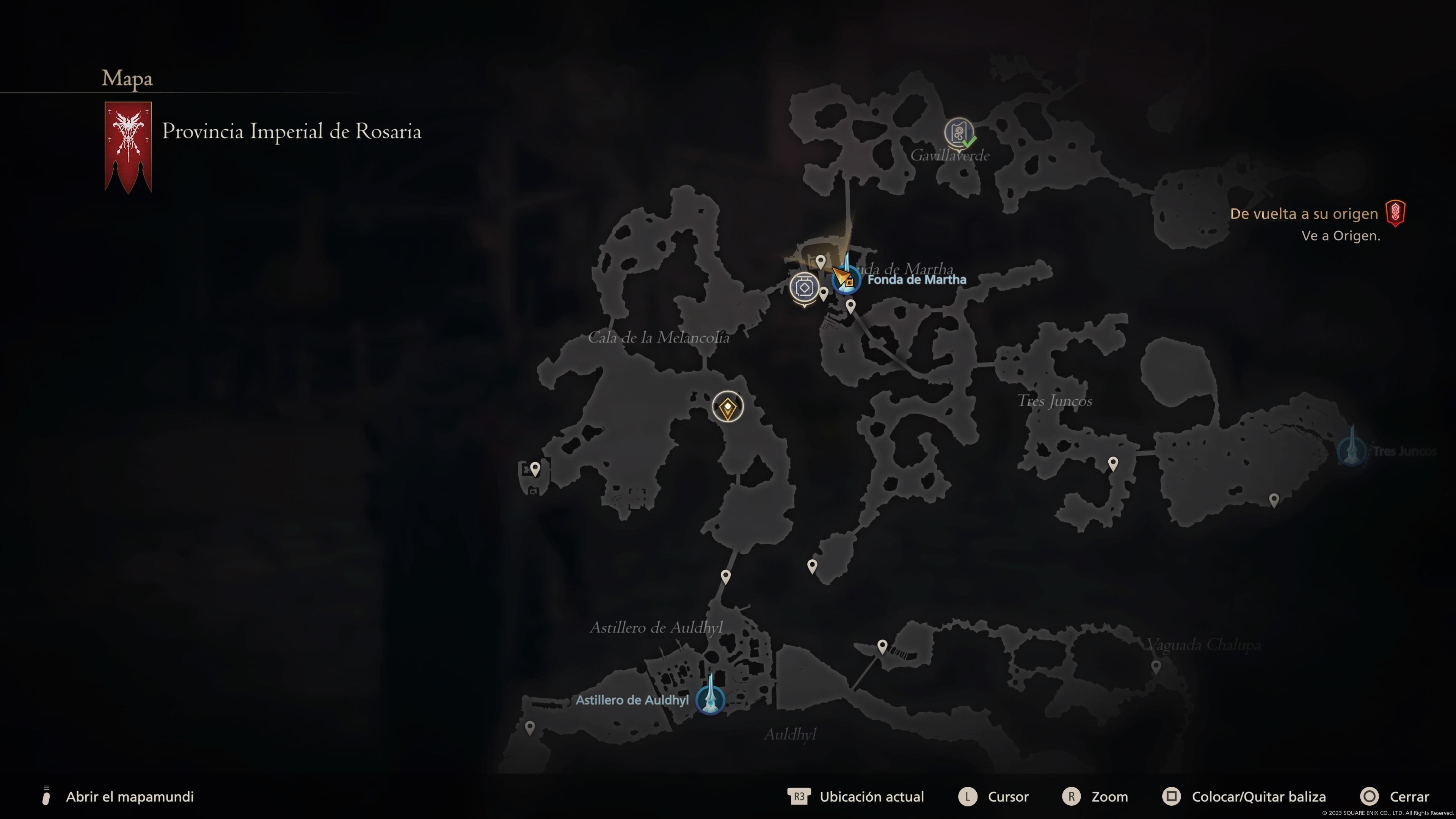1456x819 pixels.
Task: Click the pin below the Tres Juncos label
Action: [x=1113, y=463]
